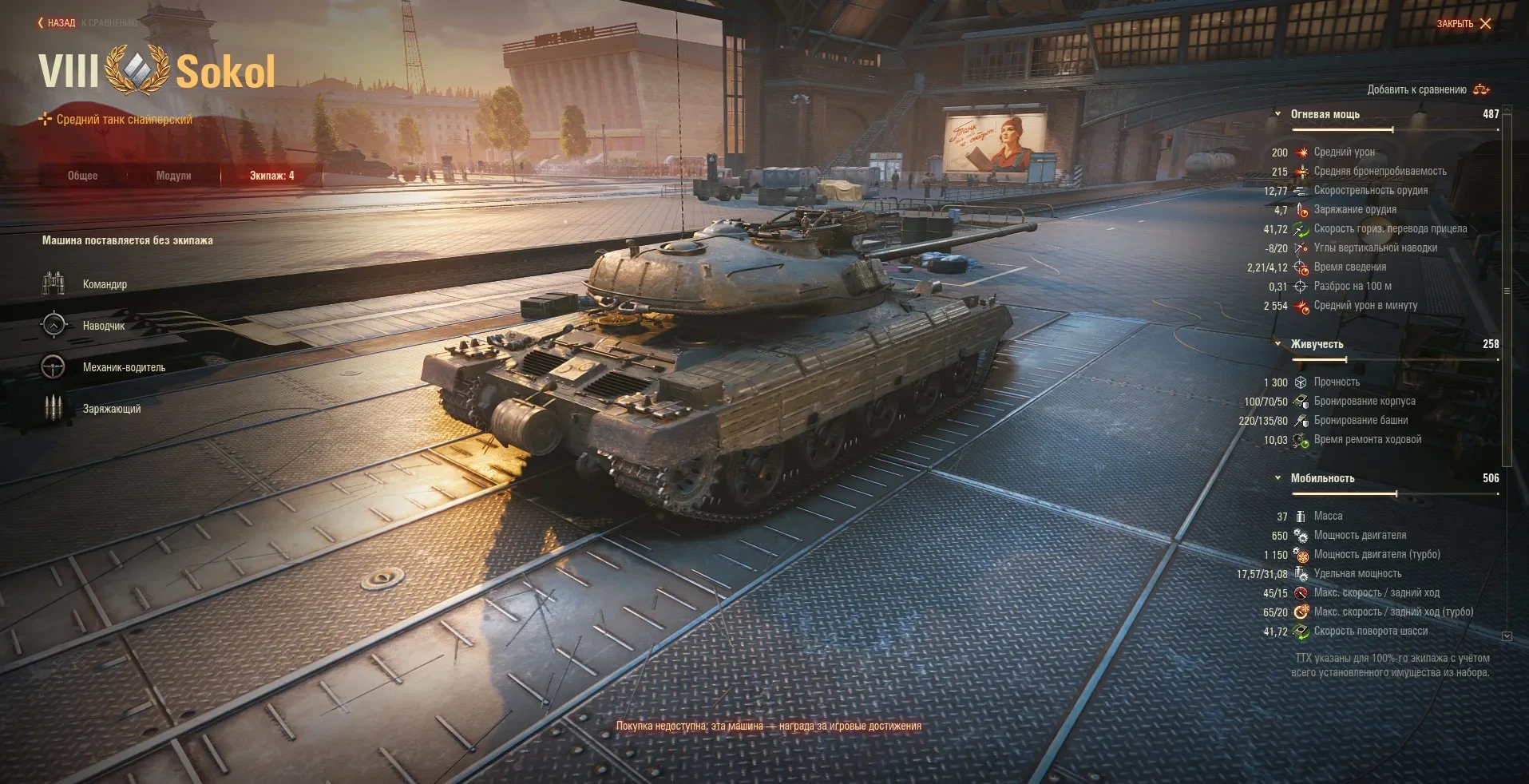Select the Наводчик crew member

(103, 326)
